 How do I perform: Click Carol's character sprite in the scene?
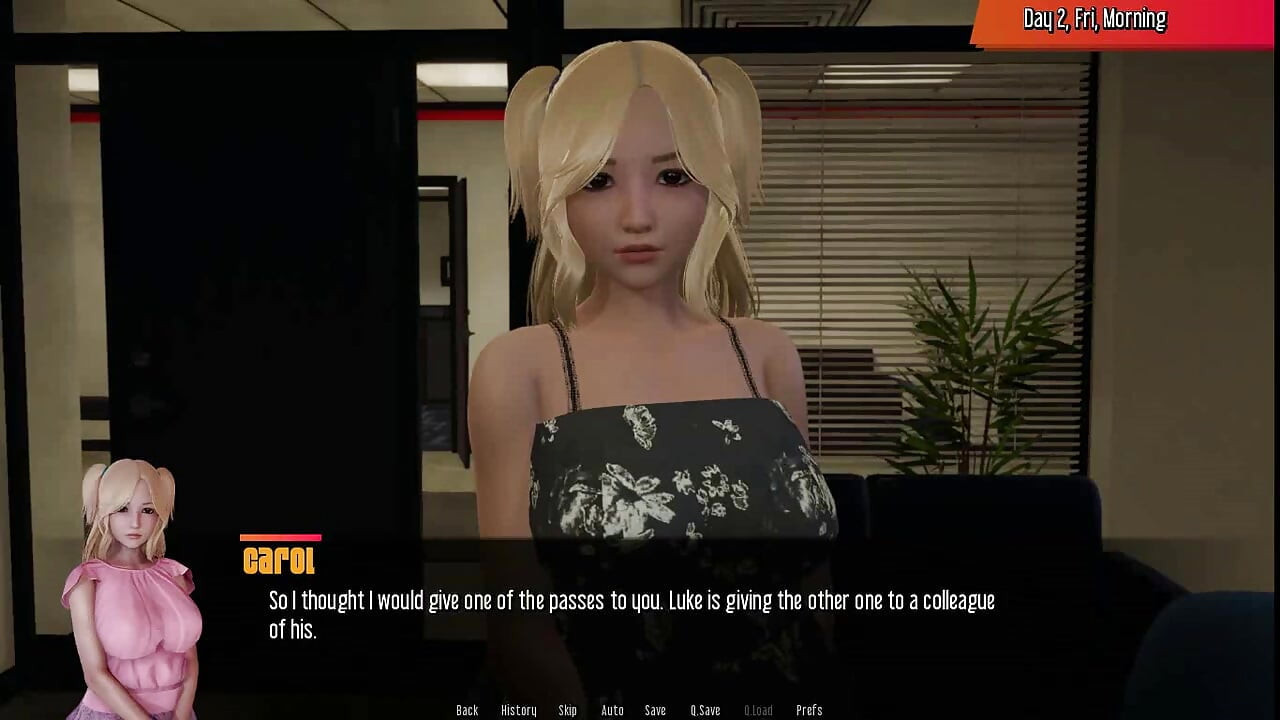click(650, 300)
